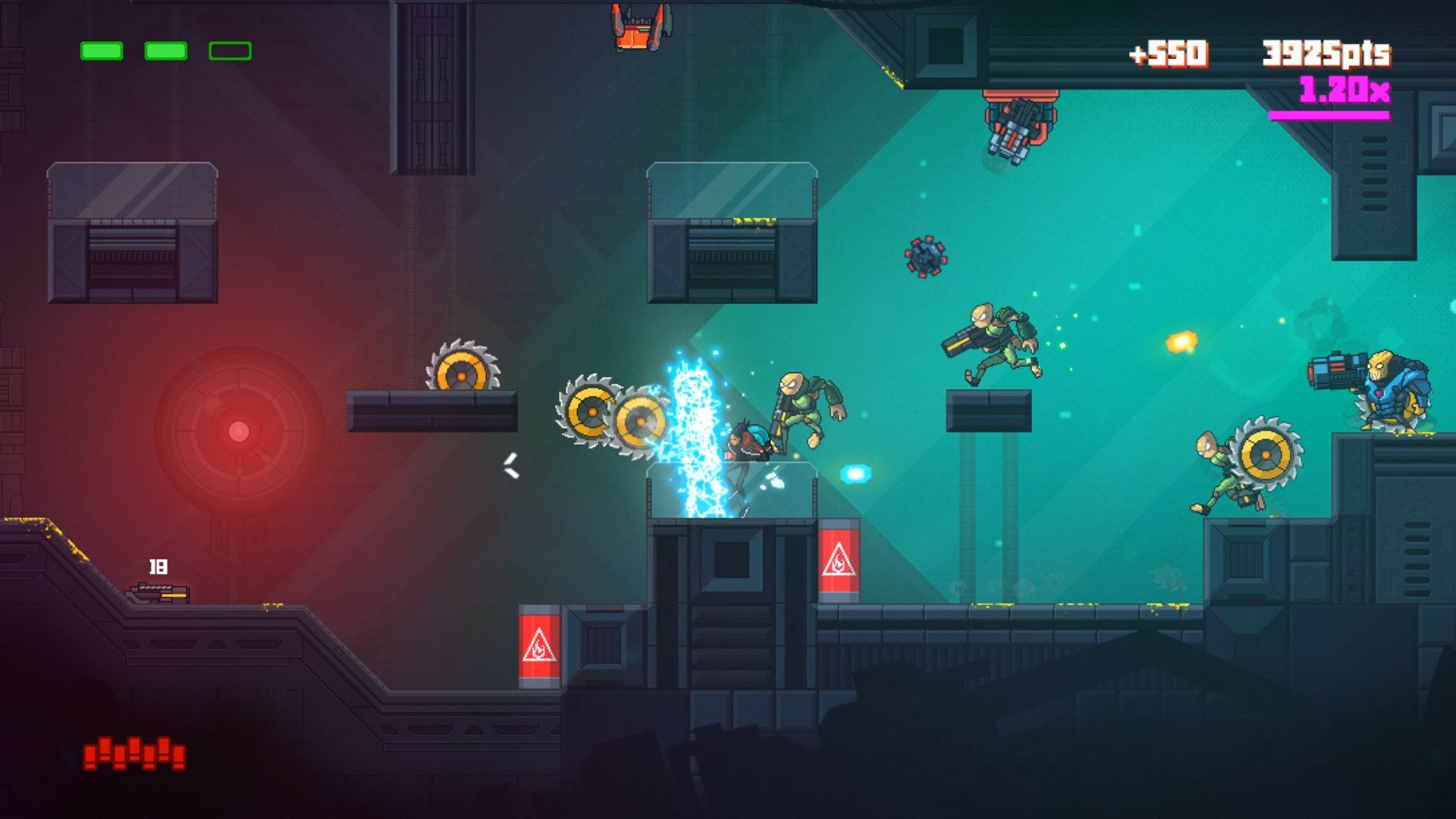Click the +550 score popup
The width and height of the screenshot is (1456, 819).
pos(1169,55)
